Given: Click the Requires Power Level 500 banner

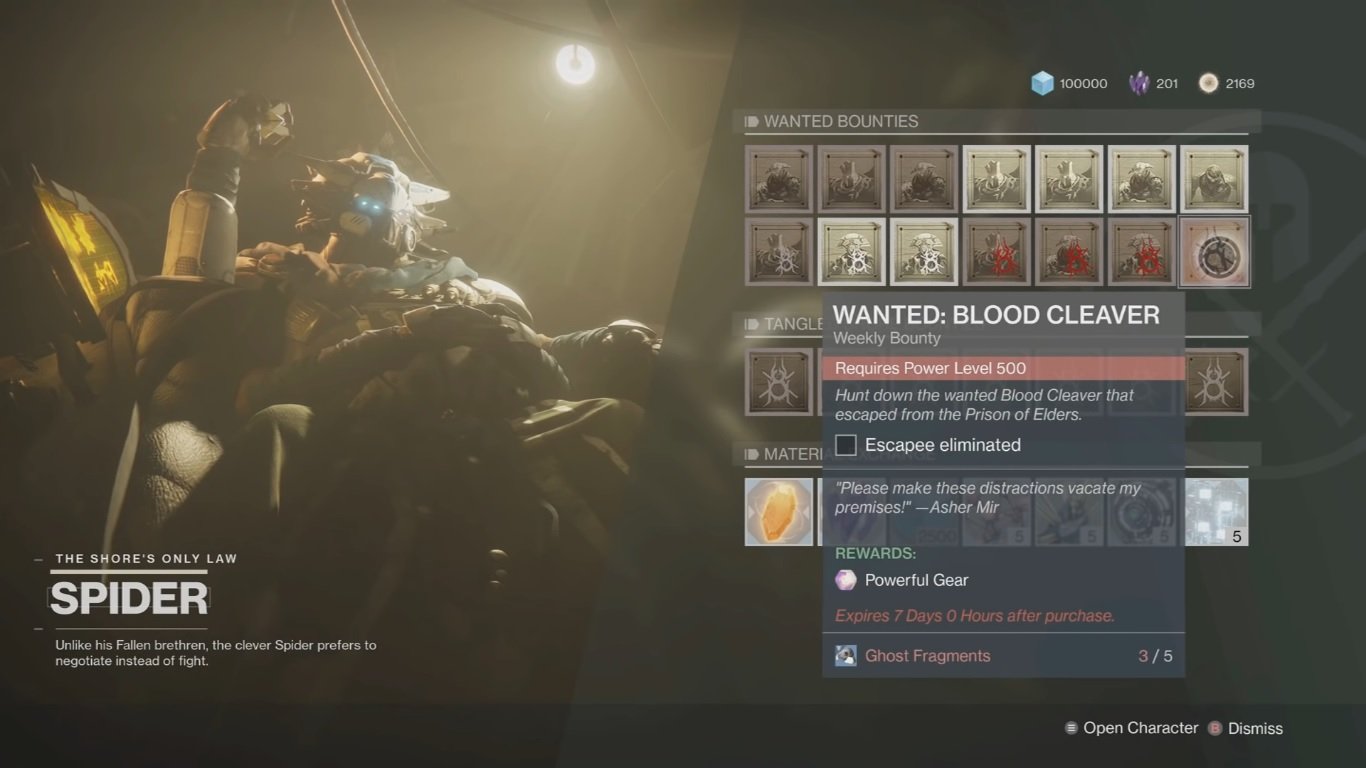Looking at the screenshot, I should point(1004,368).
